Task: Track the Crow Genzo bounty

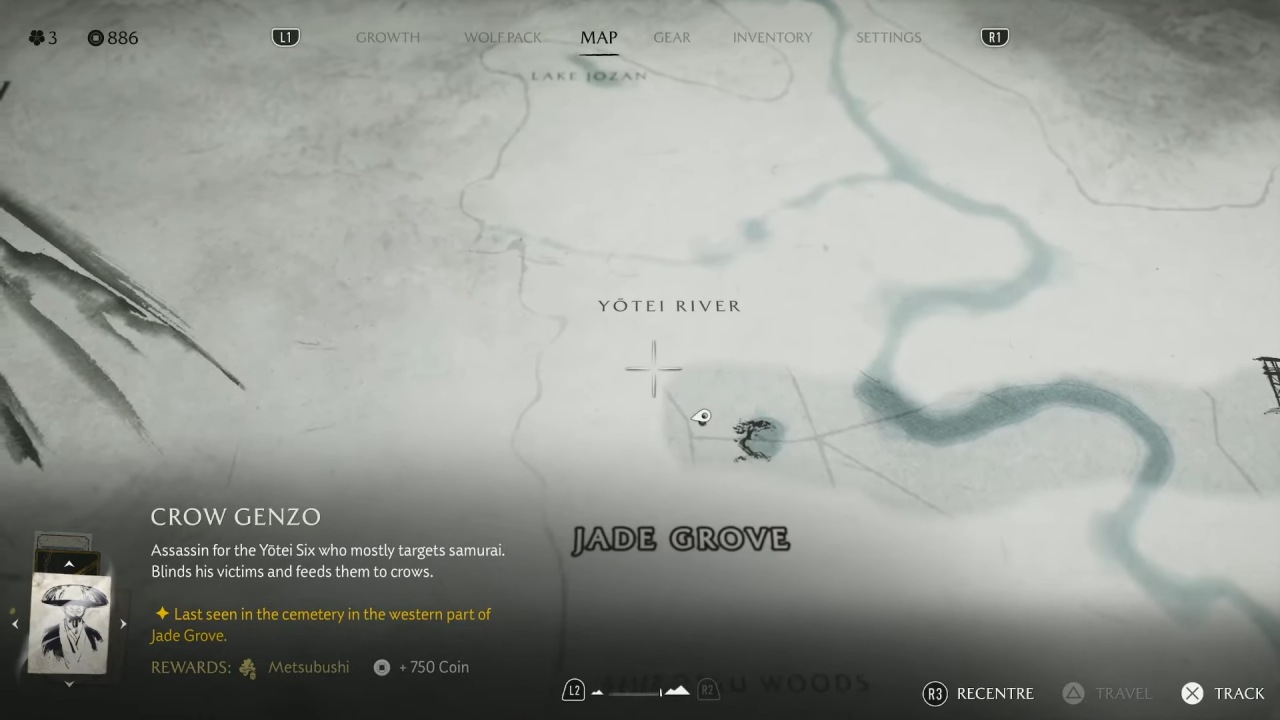Action: [x=1222, y=693]
